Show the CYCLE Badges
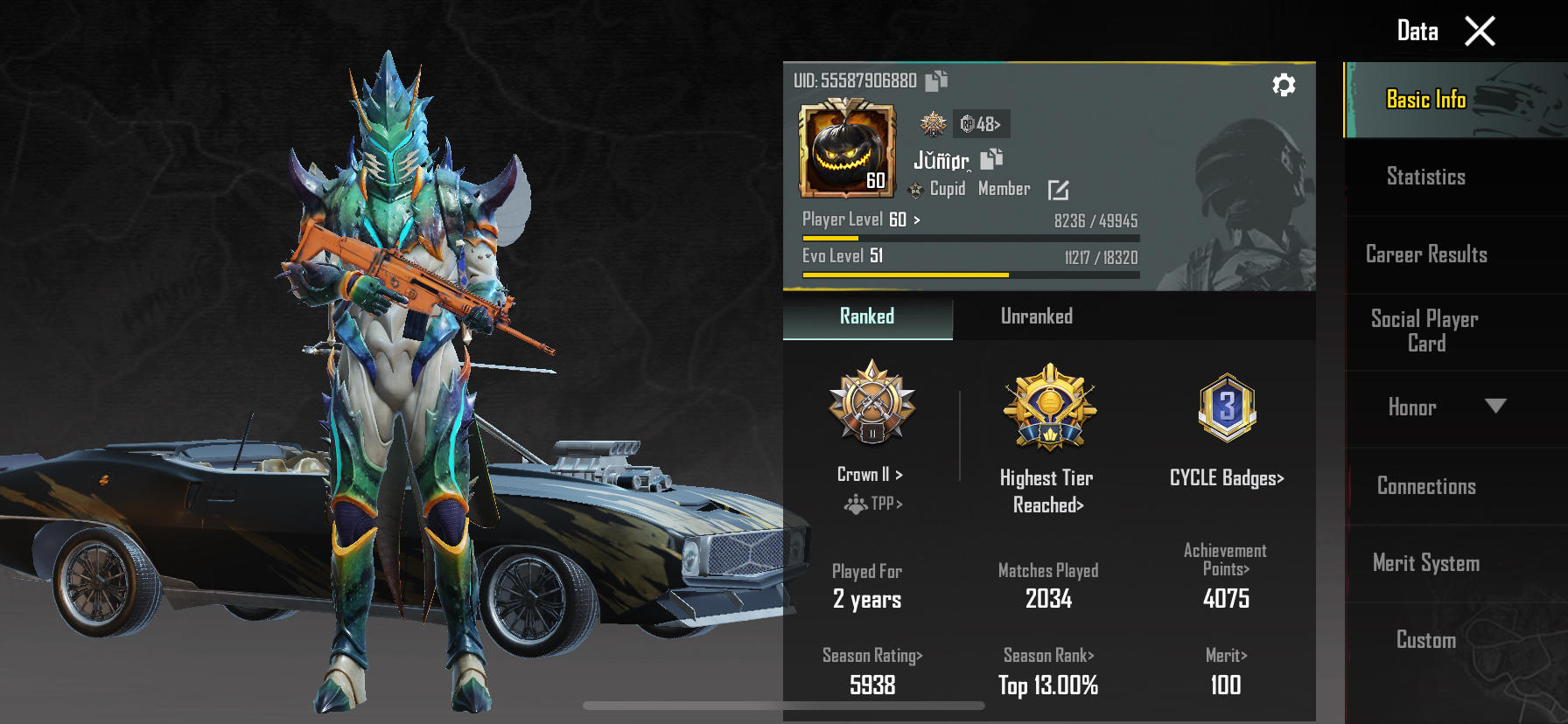 point(1227,477)
